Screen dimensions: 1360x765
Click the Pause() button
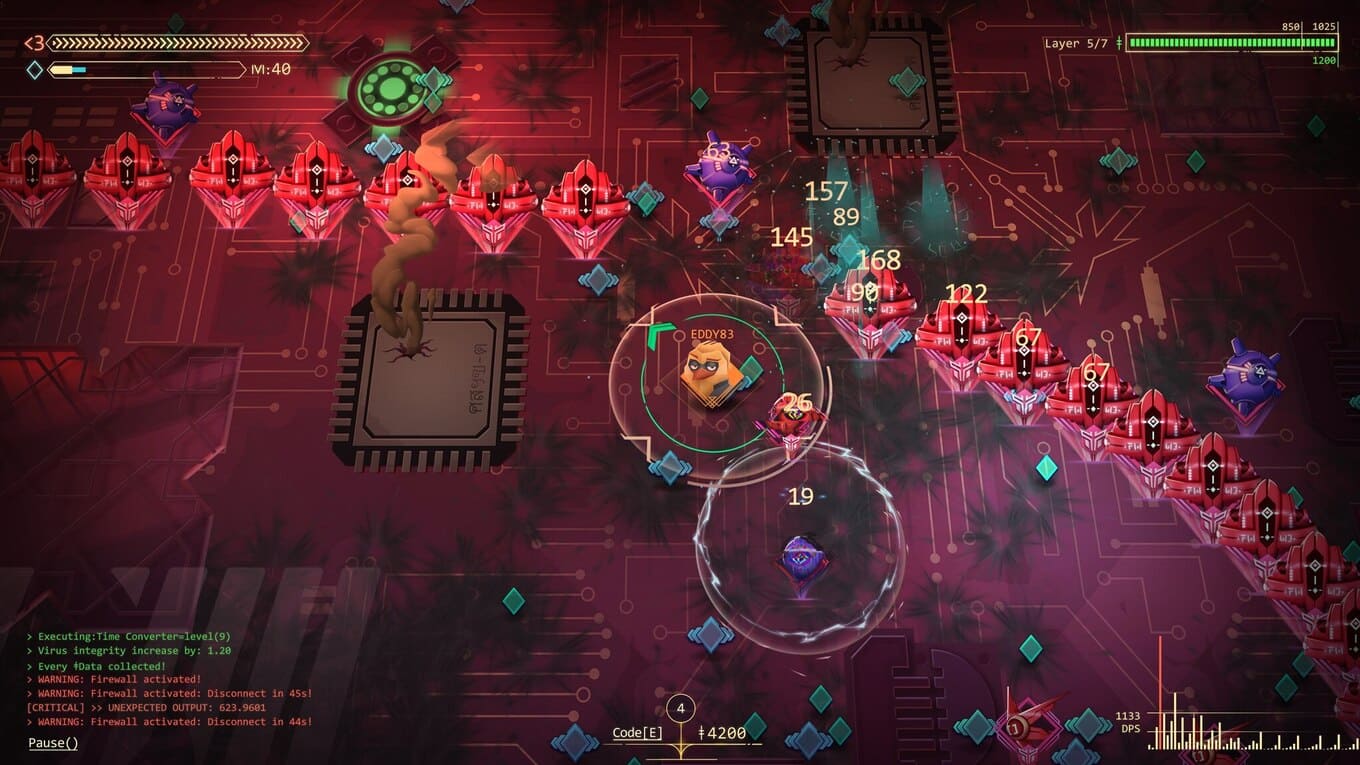coord(53,742)
